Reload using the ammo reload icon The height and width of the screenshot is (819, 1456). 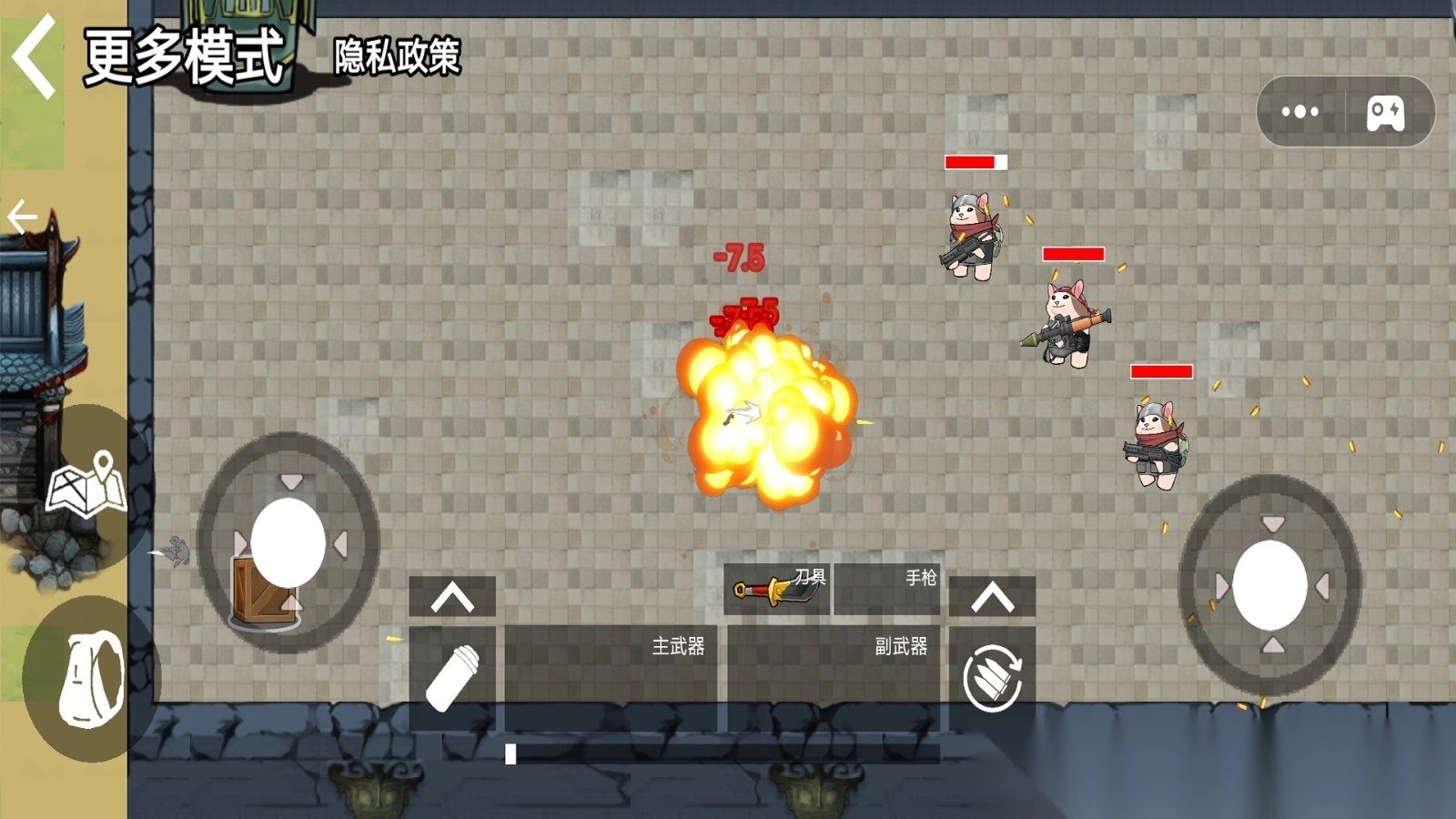(x=992, y=678)
